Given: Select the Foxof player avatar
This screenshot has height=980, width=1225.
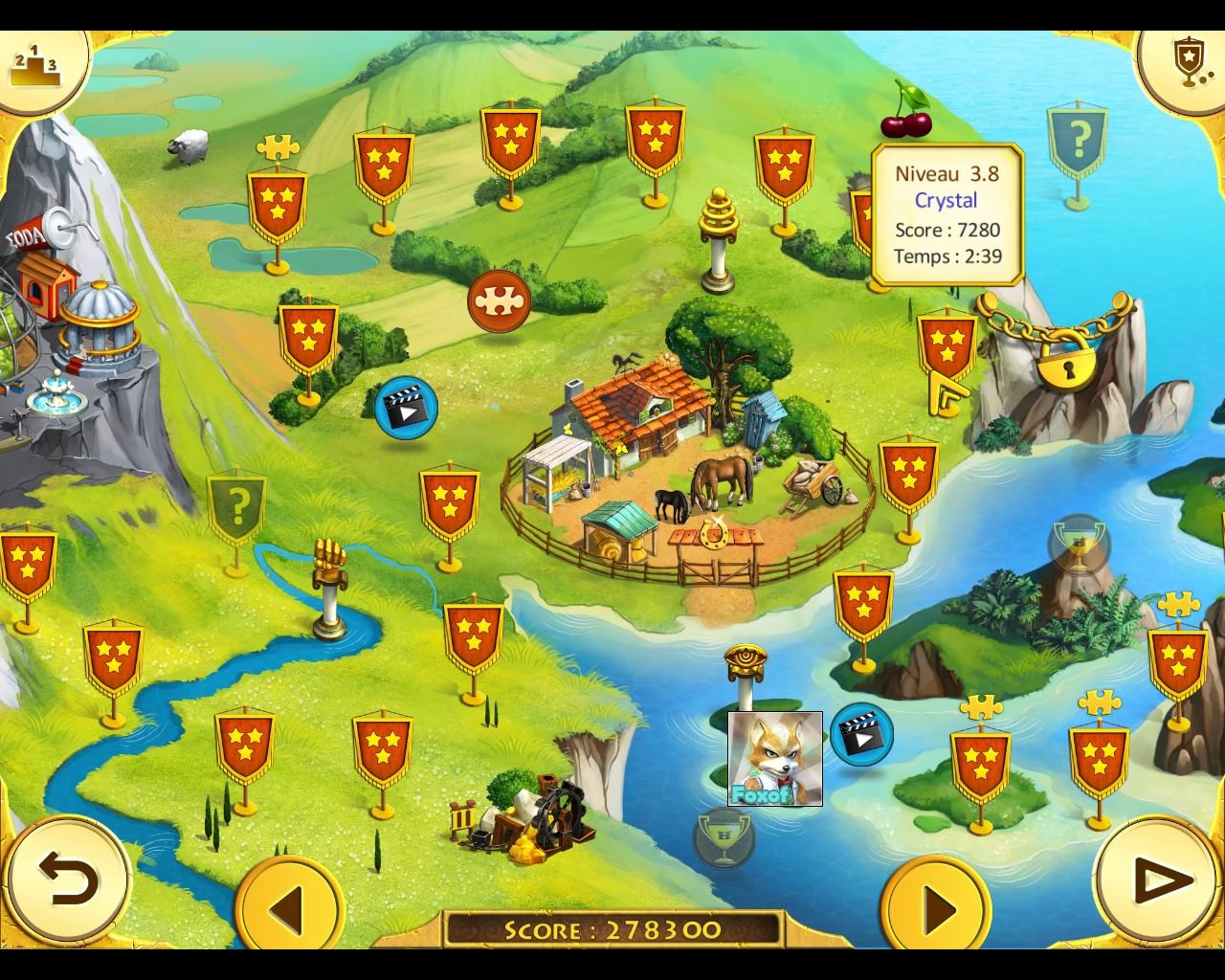Looking at the screenshot, I should pyautogui.click(x=775, y=759).
